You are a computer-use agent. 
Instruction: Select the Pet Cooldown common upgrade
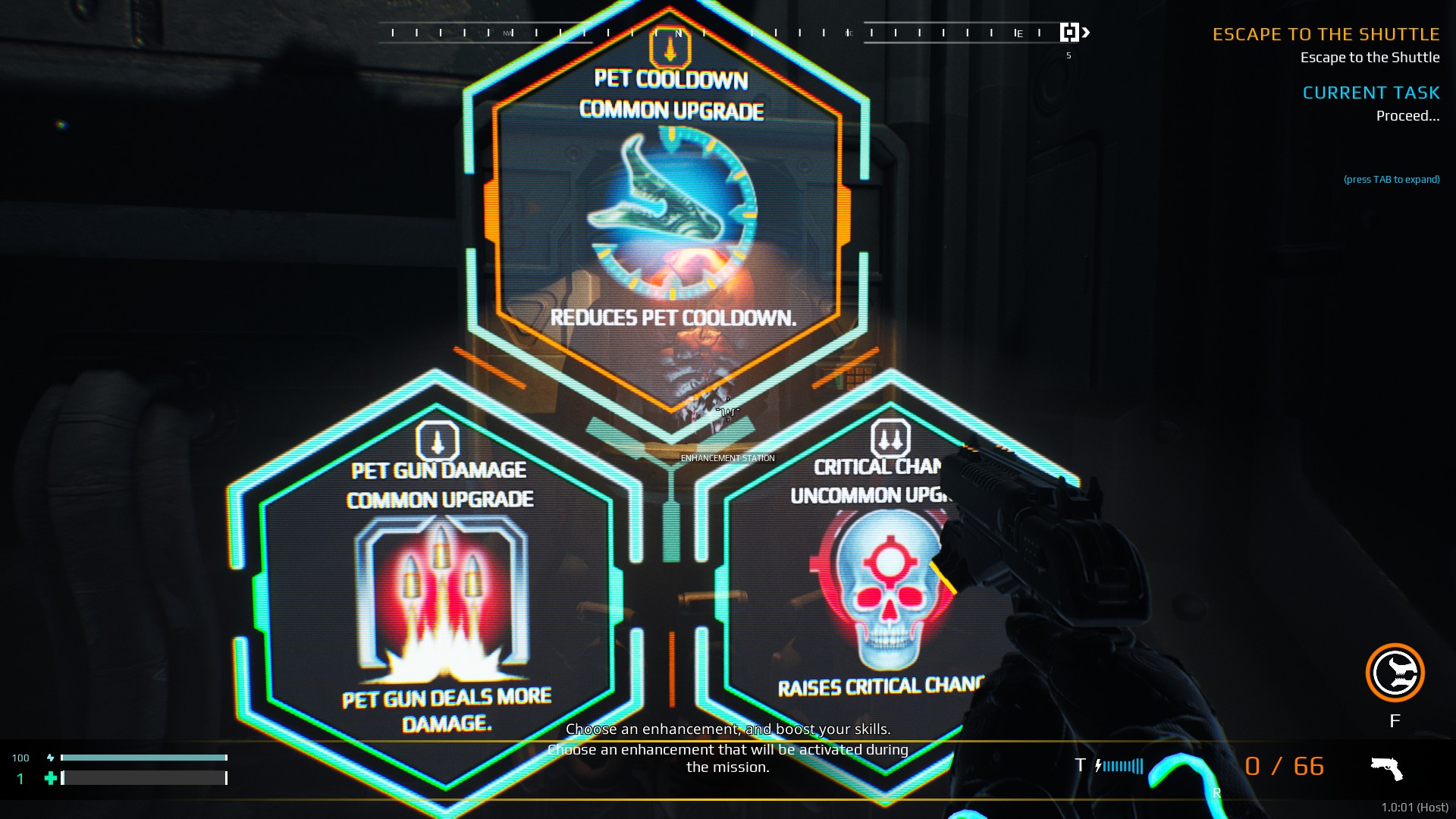click(x=670, y=212)
